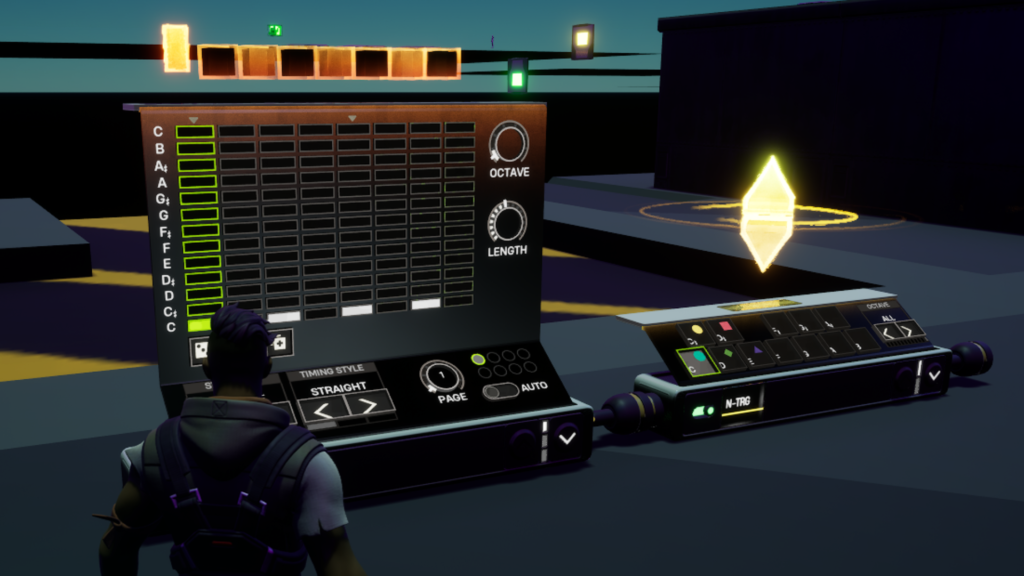Increase octave on the note trigger
The width and height of the screenshot is (1024, 576).
pos(908,330)
